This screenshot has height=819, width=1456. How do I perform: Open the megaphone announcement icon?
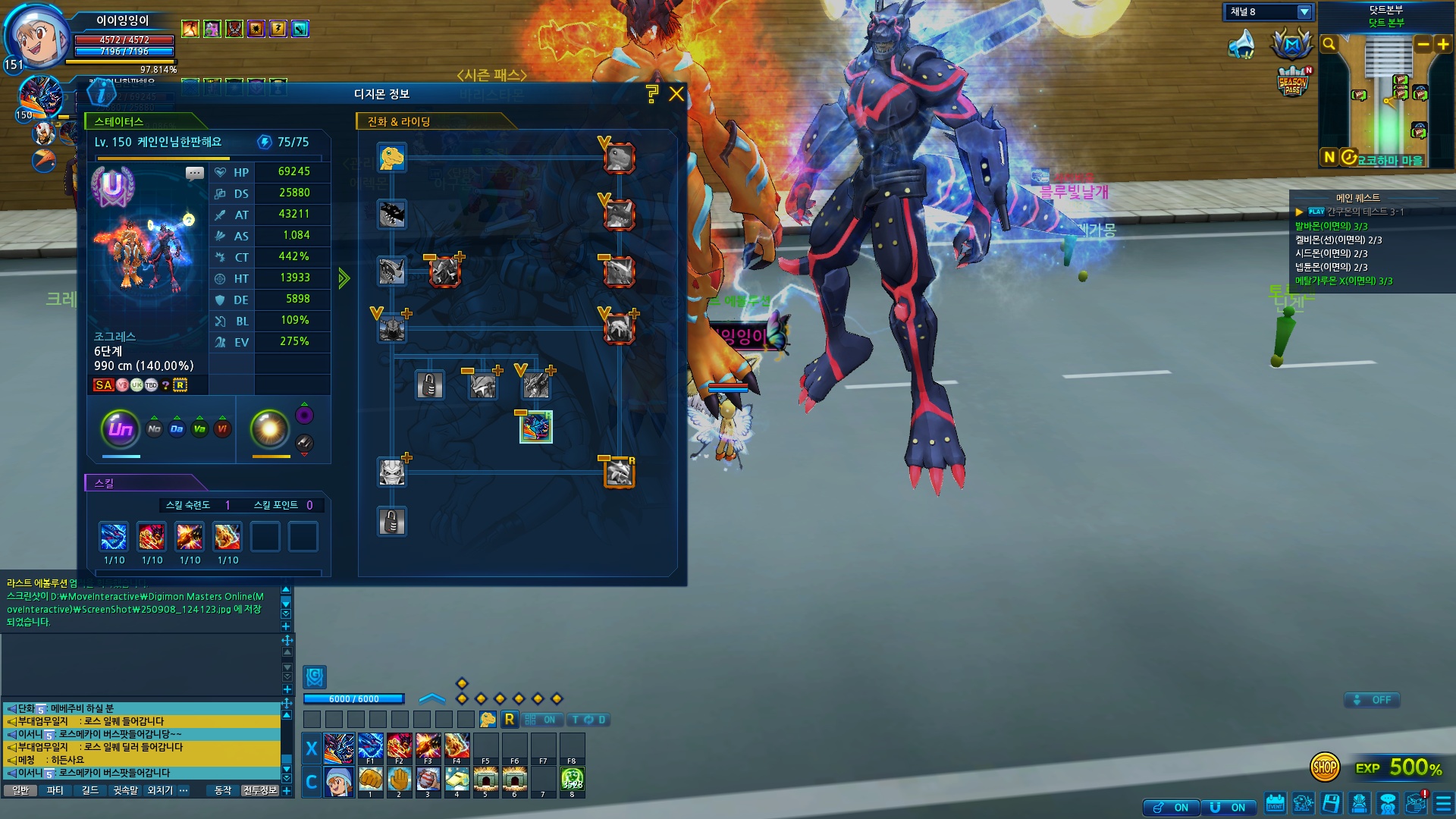pyautogui.click(x=1241, y=45)
